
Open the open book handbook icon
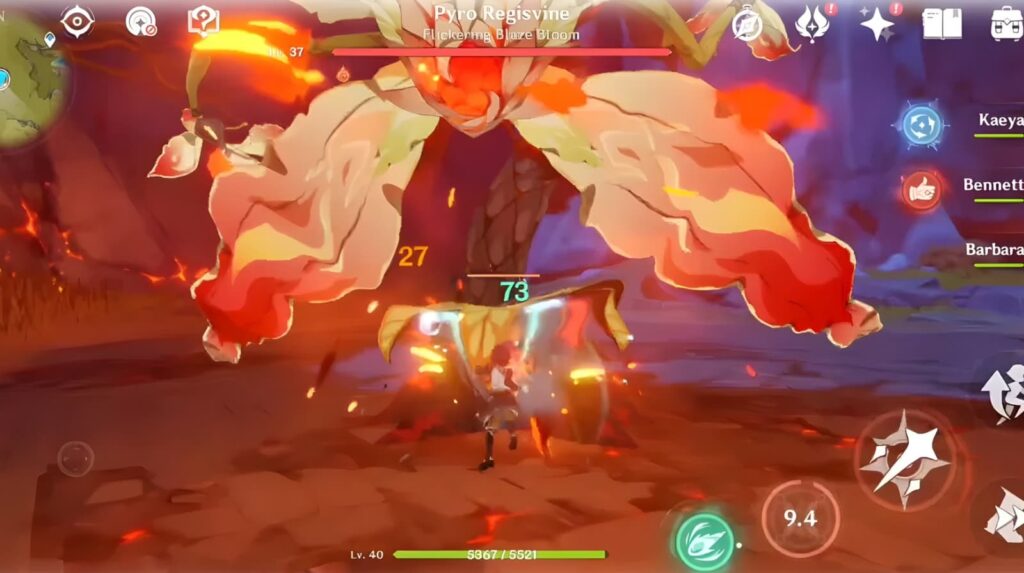(x=941, y=23)
